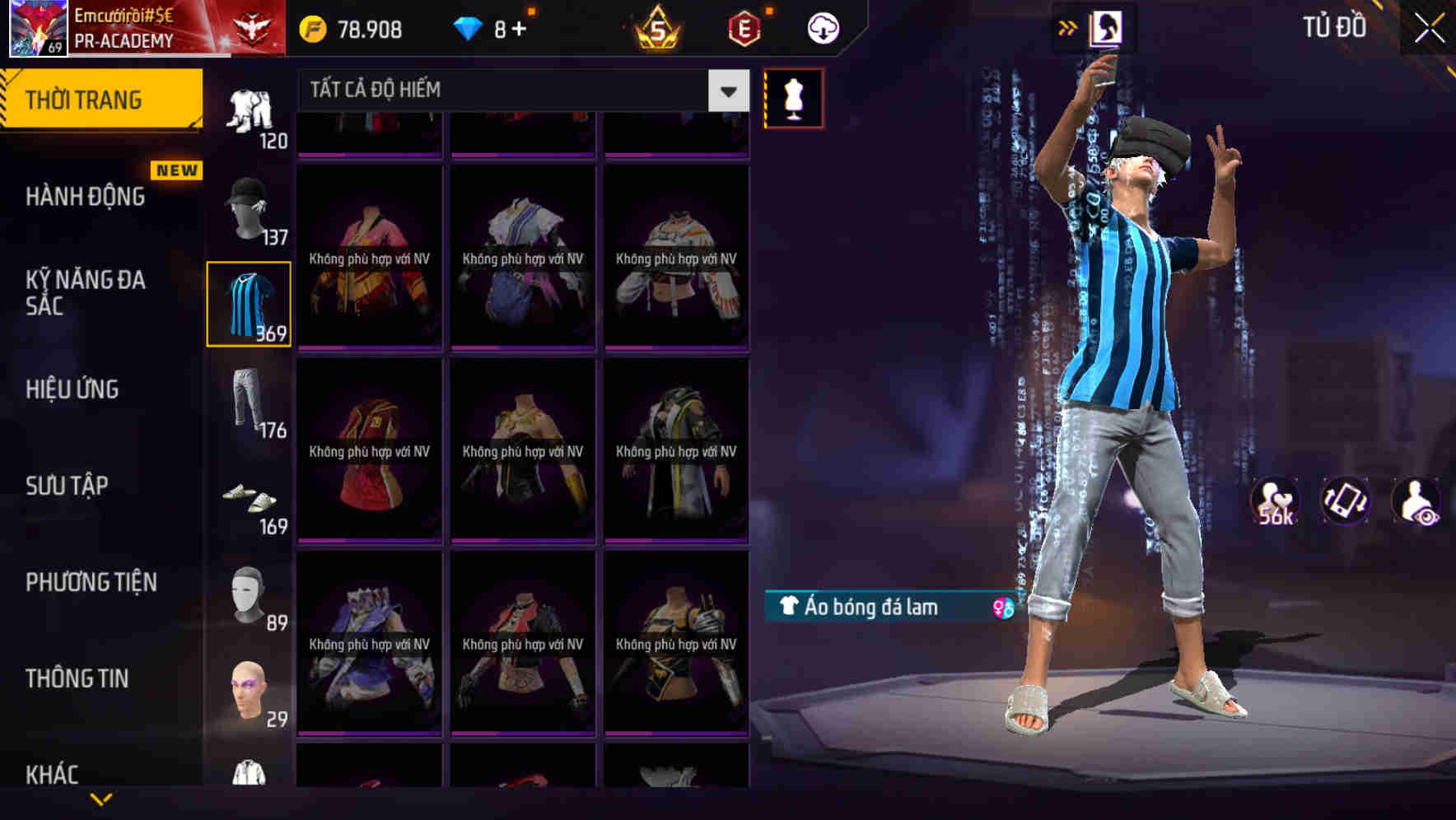The width and height of the screenshot is (1456, 820).
Task: Expand the left menu with bottom chevron
Action: [x=103, y=799]
